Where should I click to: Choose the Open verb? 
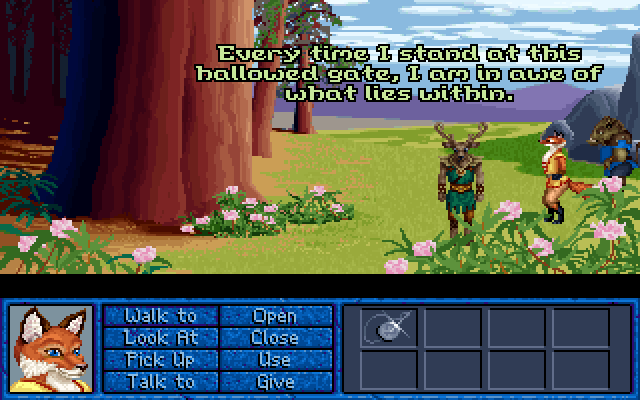(275, 316)
